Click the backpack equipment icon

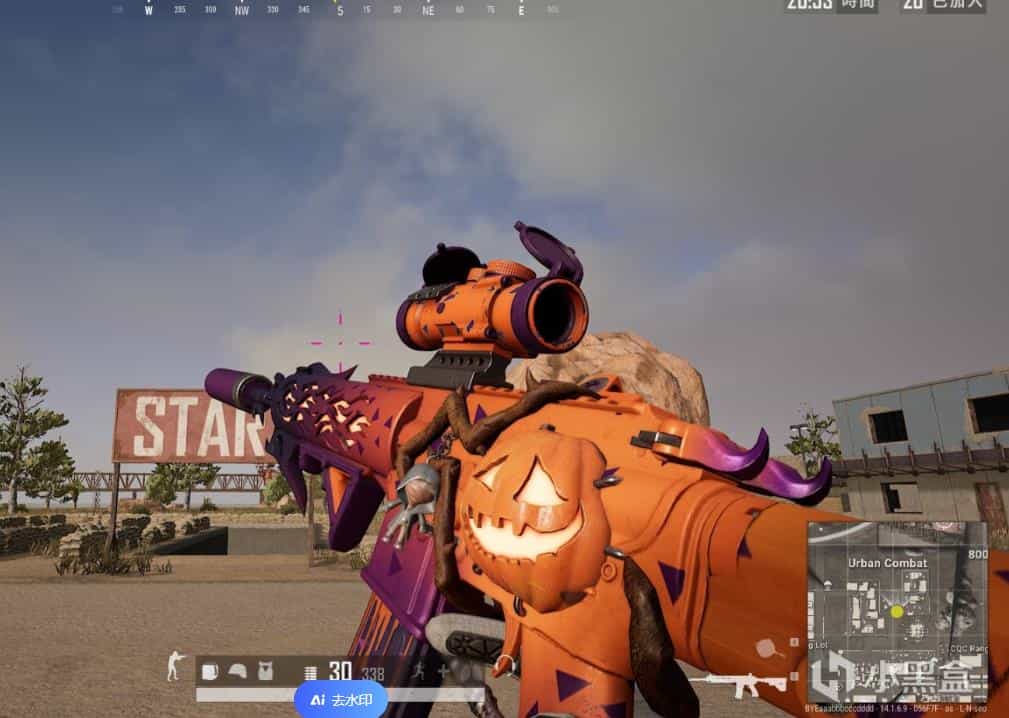(210, 672)
